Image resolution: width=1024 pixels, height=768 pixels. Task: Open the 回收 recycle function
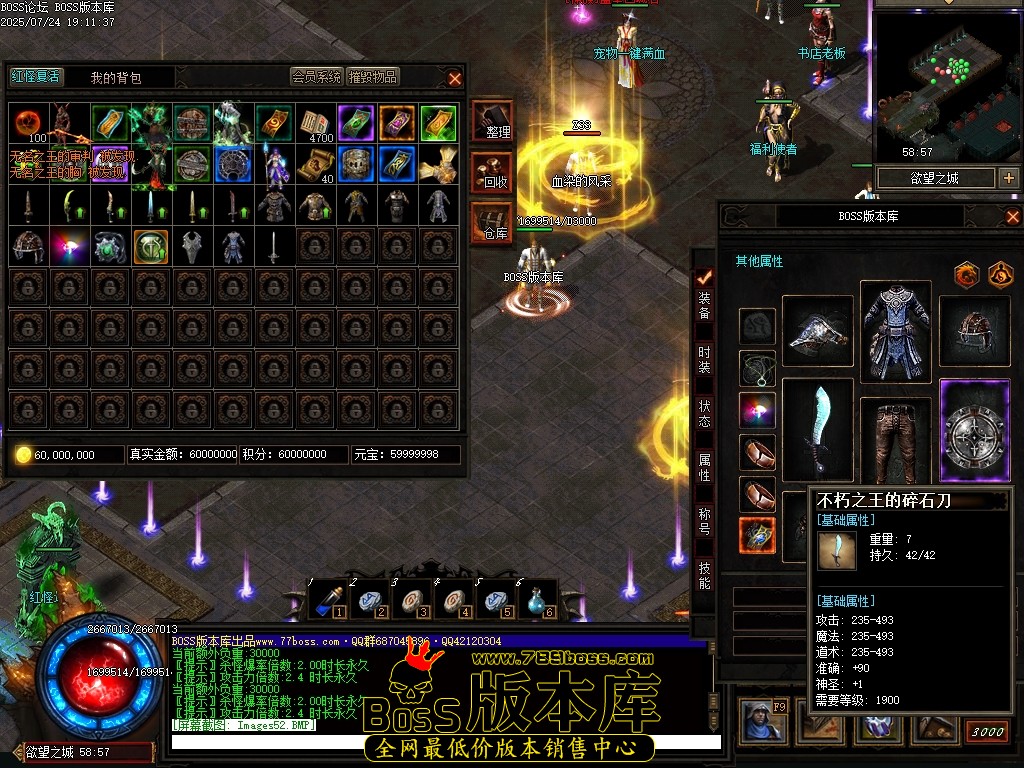493,172
